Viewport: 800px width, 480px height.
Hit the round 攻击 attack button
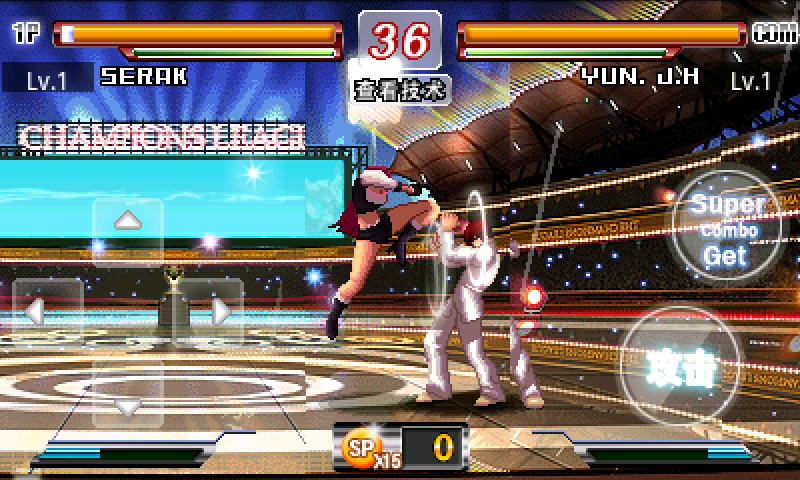pos(684,368)
